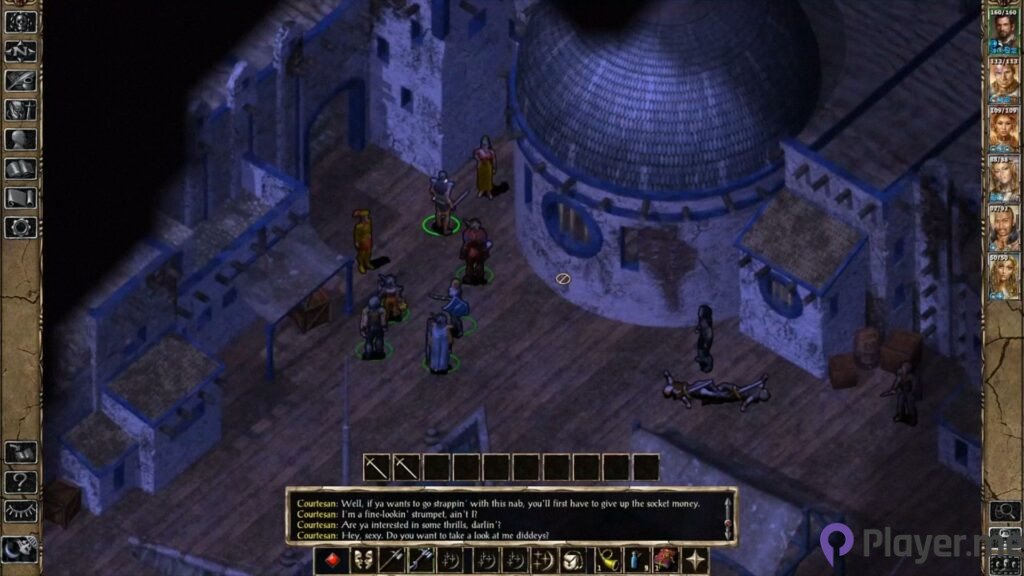This screenshot has width=1024, height=576.
Task: Click the question mark help button
Action: (20, 482)
